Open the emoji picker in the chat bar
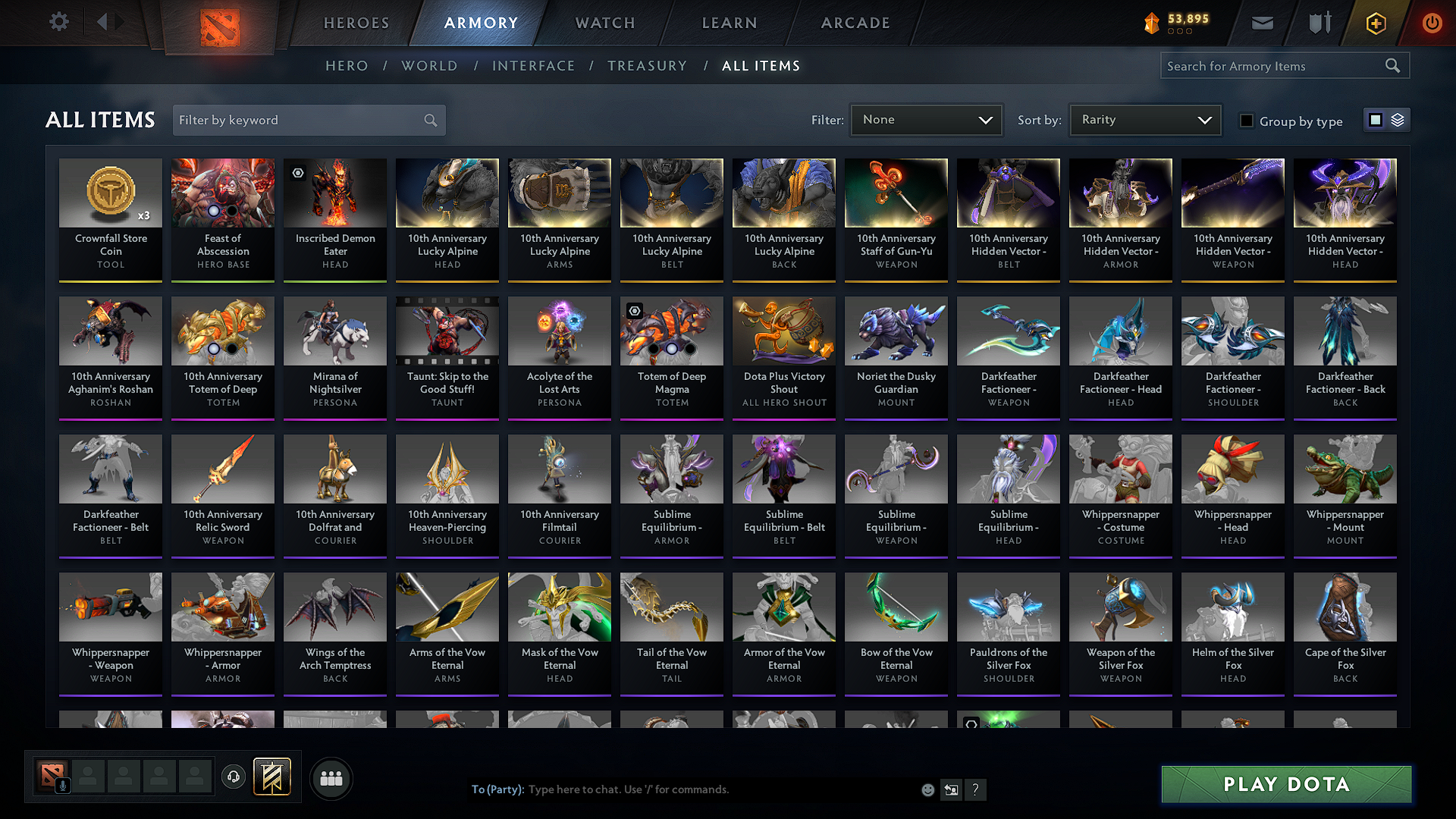This screenshot has height=819, width=1456. (927, 789)
